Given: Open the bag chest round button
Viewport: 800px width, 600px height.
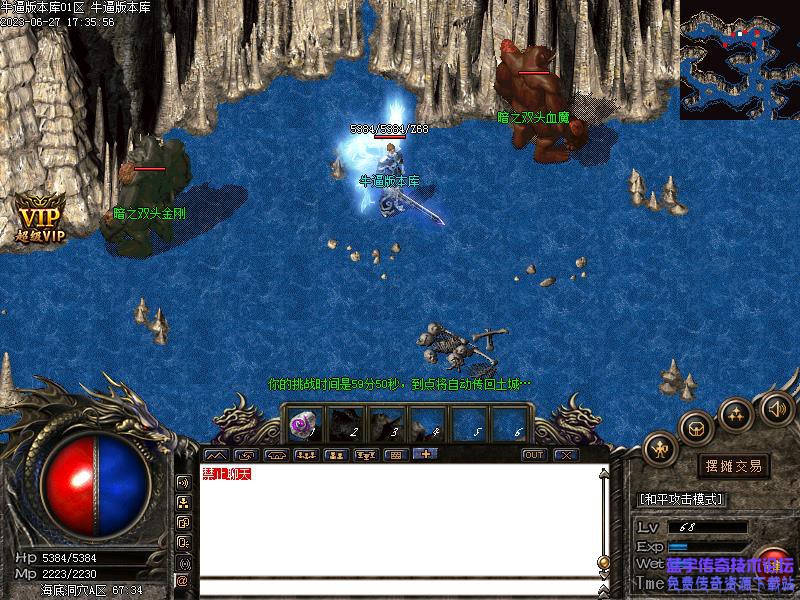Looking at the screenshot, I should click(697, 427).
